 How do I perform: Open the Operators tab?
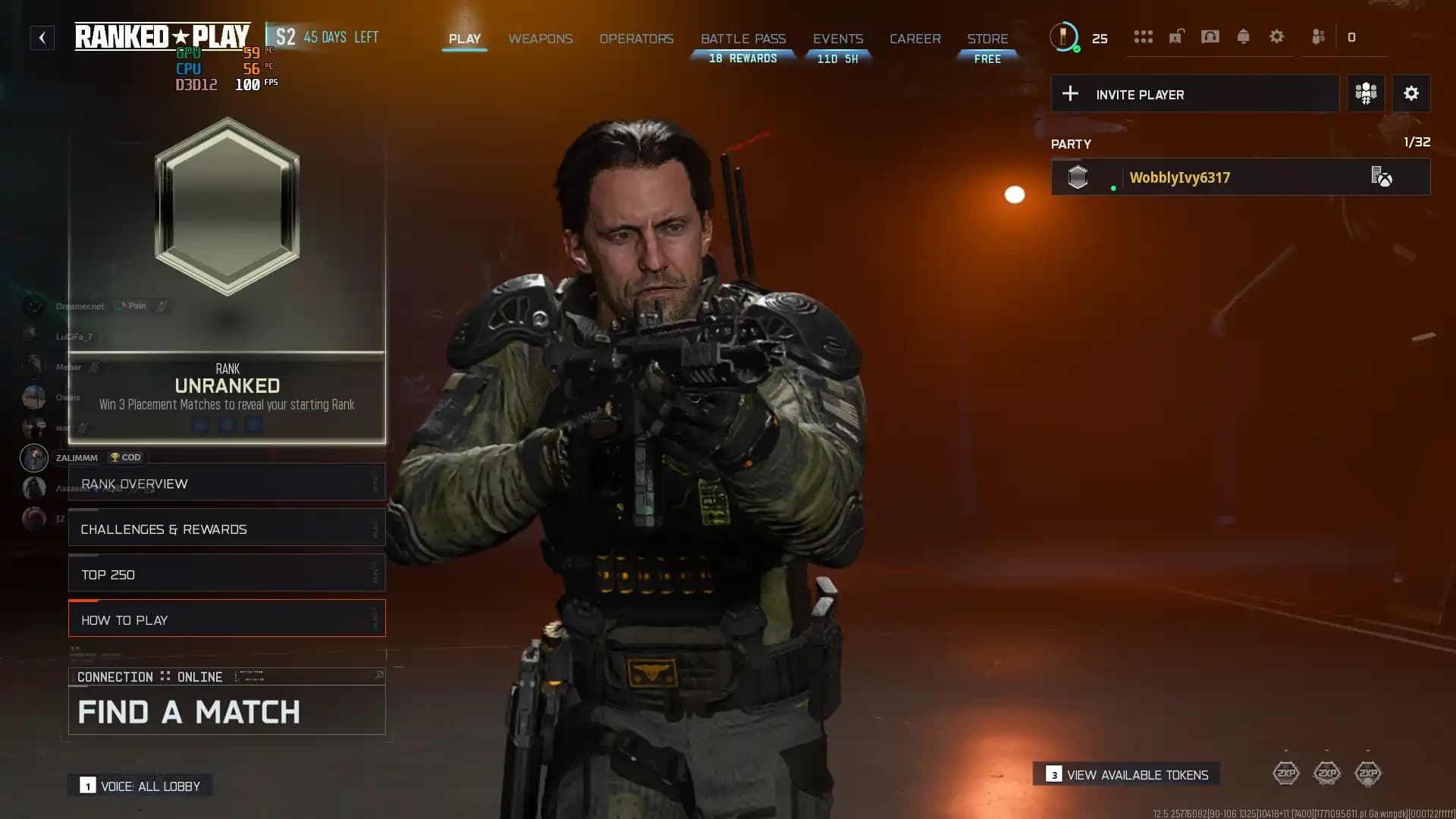tap(636, 39)
